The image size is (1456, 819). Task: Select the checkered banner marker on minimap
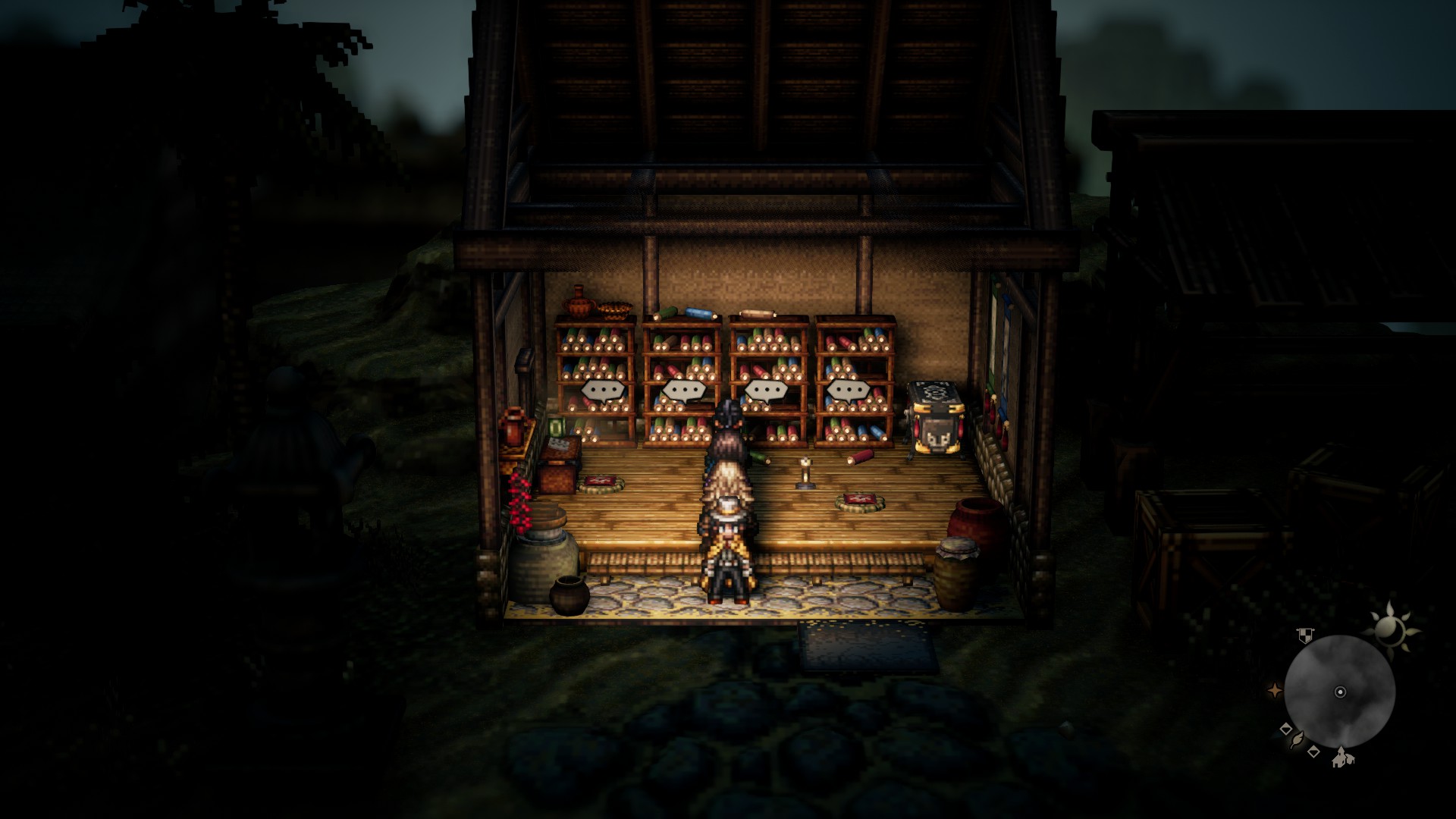1304,635
